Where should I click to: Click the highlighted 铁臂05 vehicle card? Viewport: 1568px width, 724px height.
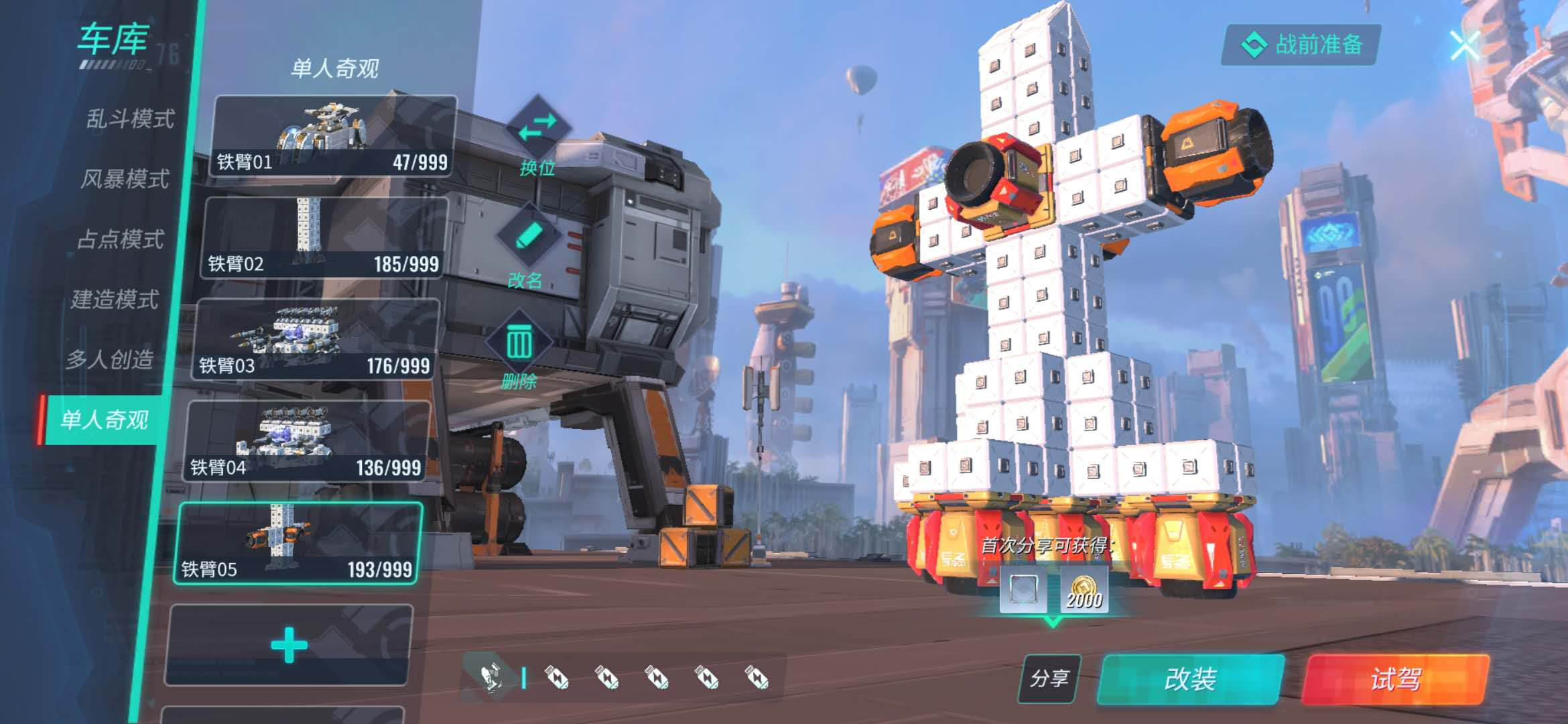coord(298,544)
